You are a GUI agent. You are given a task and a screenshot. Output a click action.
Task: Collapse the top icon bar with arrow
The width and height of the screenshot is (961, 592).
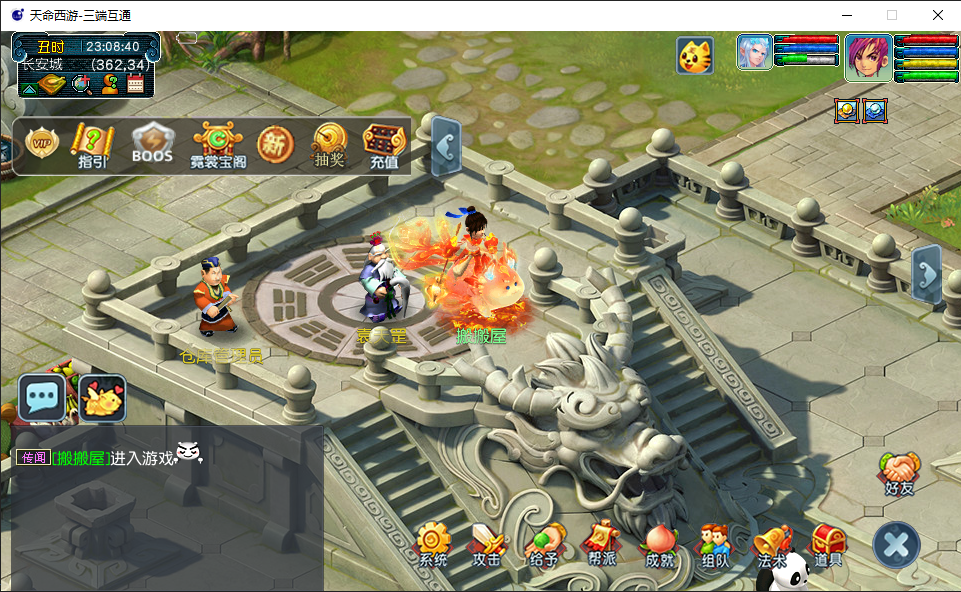click(x=446, y=147)
